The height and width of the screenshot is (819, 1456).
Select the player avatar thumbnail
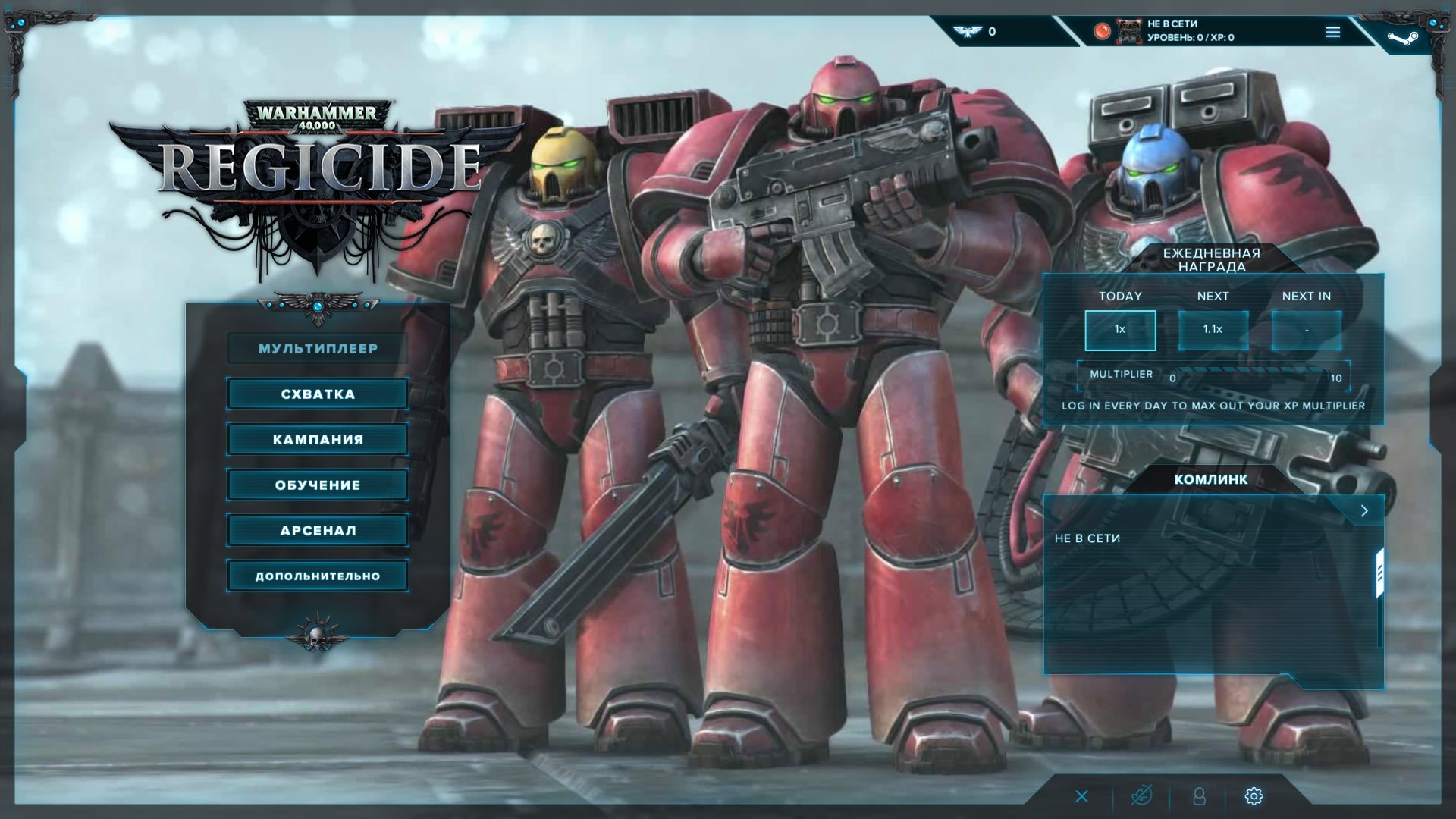1129,32
